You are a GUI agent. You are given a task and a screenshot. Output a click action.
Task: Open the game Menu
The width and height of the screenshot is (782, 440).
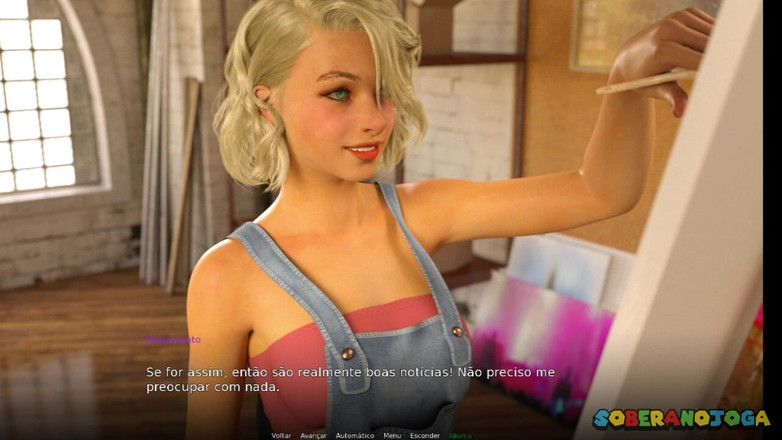392,435
